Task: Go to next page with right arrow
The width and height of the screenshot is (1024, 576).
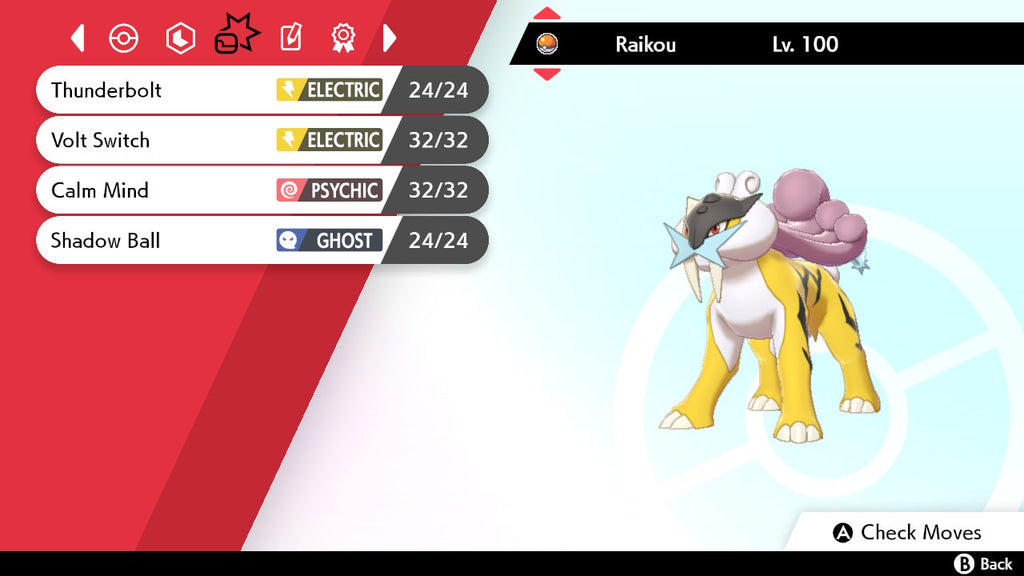Action: point(390,38)
